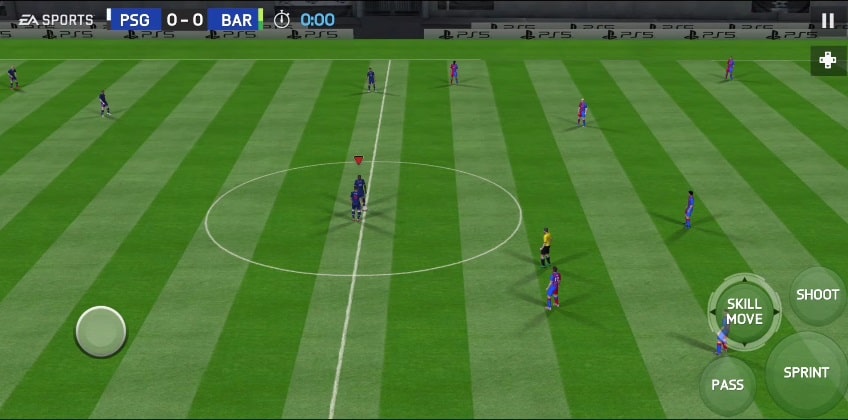Touch the virtual movement joystick
Viewport: 848px width, 420px height.
[x=101, y=332]
